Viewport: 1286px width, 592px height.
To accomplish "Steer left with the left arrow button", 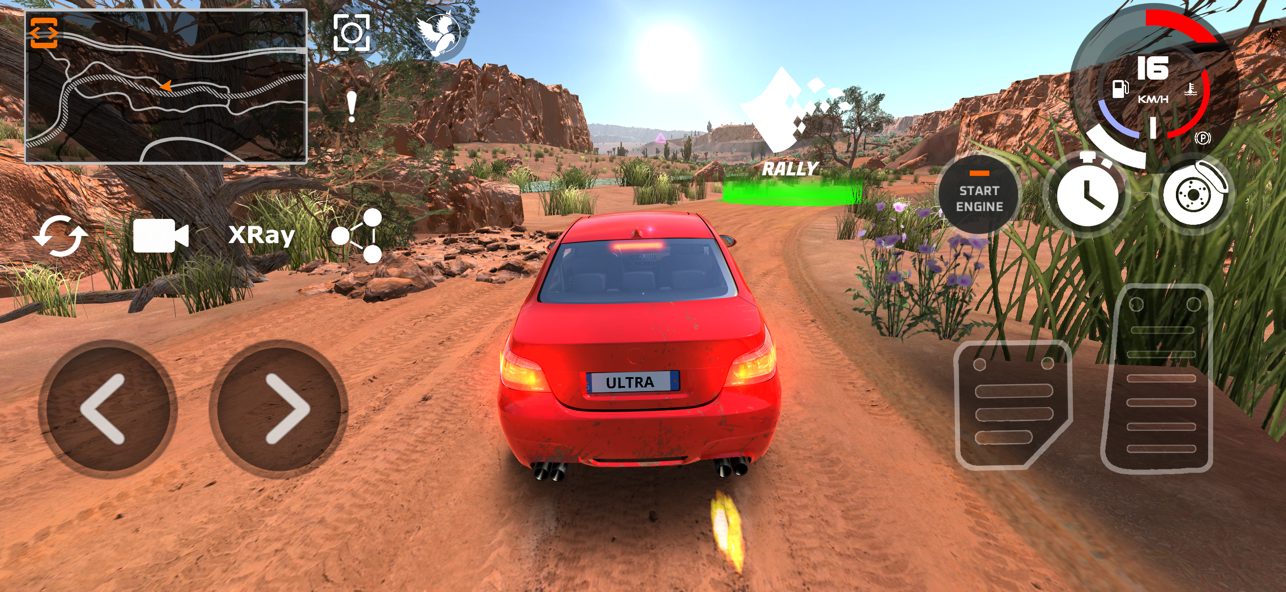I will [x=107, y=409].
